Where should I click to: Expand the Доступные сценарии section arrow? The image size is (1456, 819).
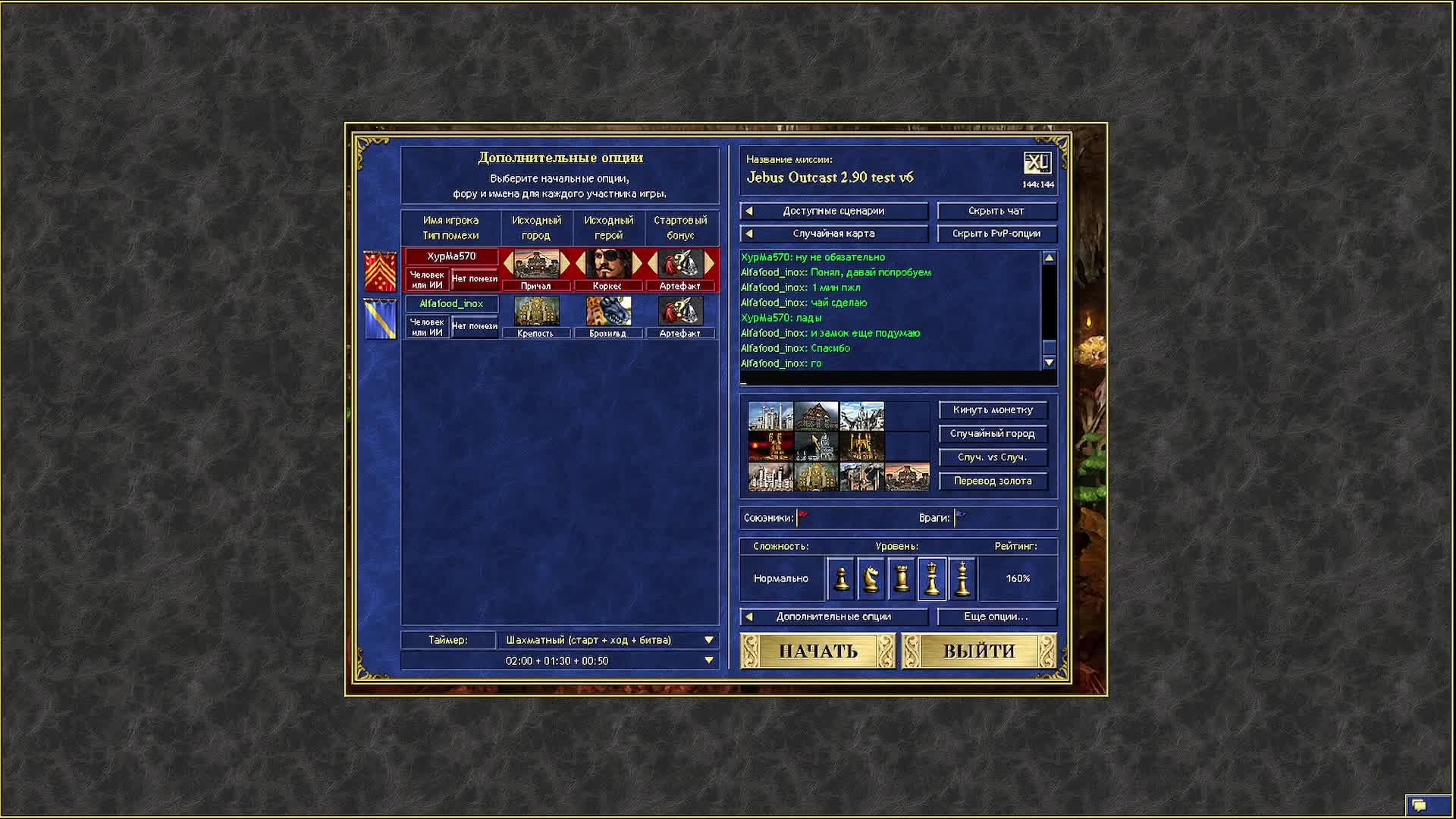pyautogui.click(x=751, y=211)
